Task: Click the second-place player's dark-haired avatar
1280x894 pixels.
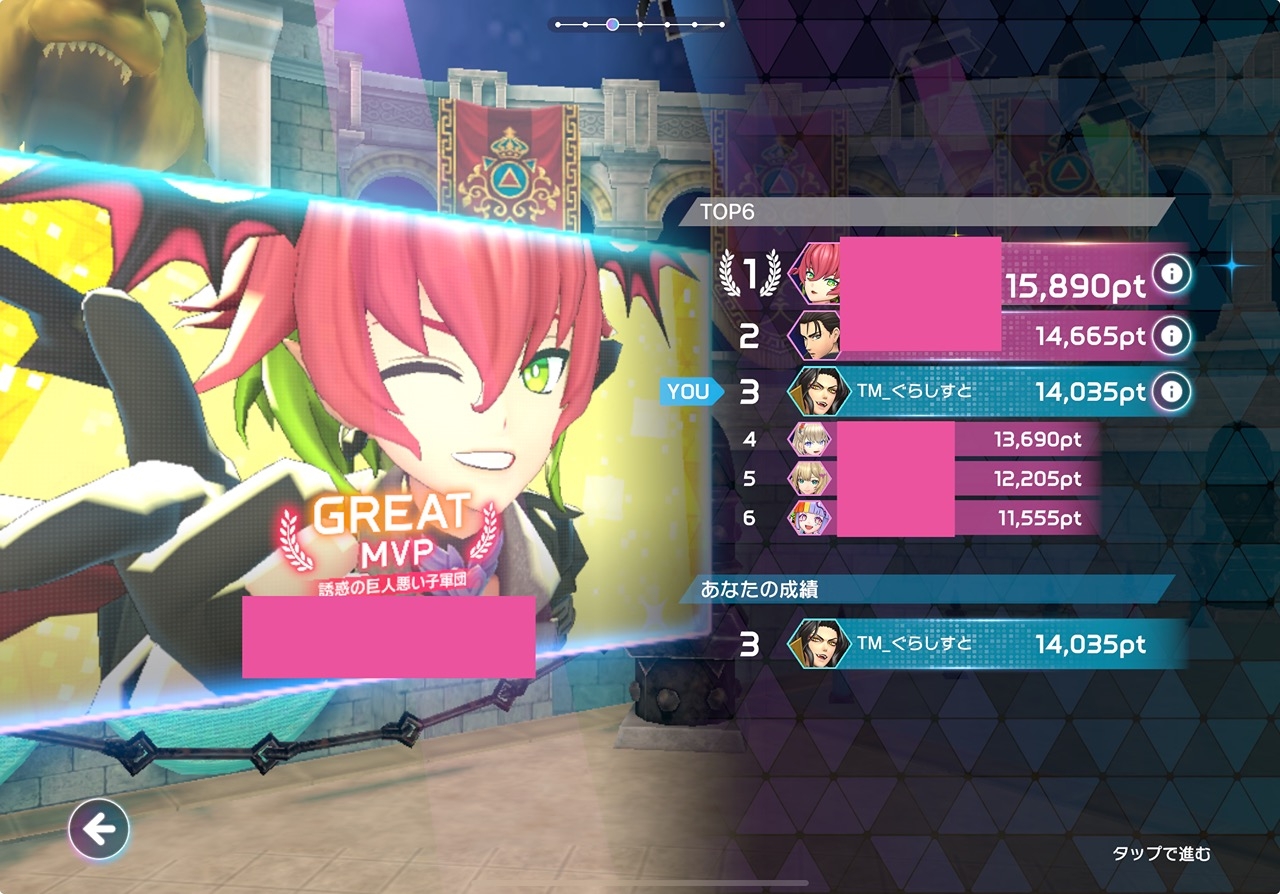Action: coord(814,335)
